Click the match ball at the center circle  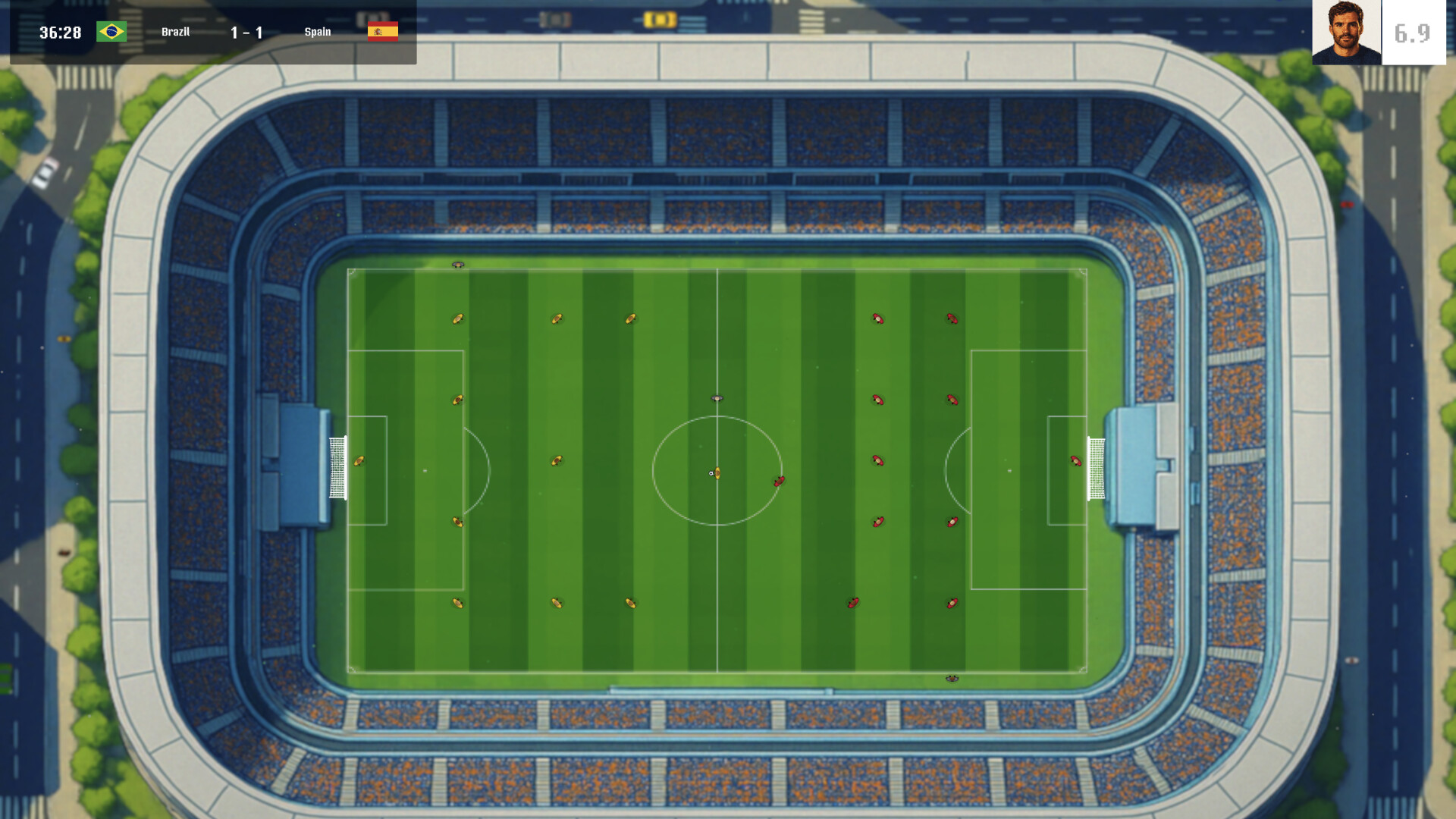coord(710,472)
